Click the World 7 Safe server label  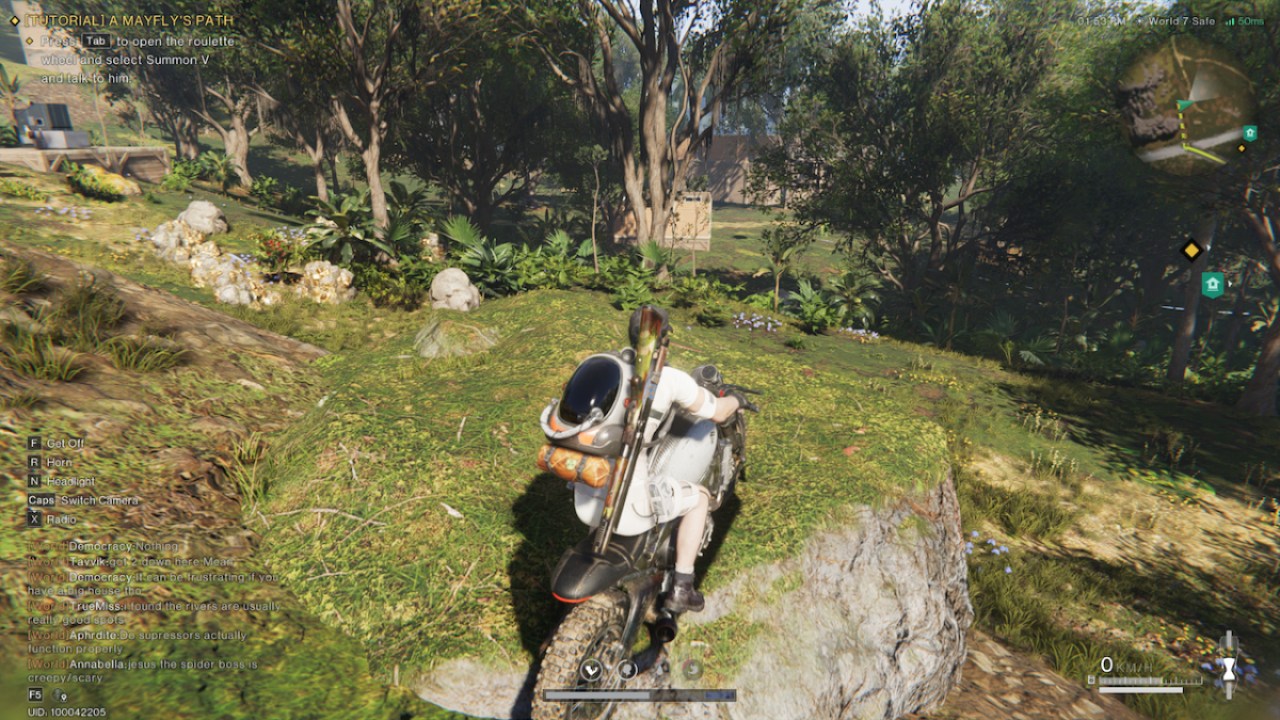(x=1182, y=21)
